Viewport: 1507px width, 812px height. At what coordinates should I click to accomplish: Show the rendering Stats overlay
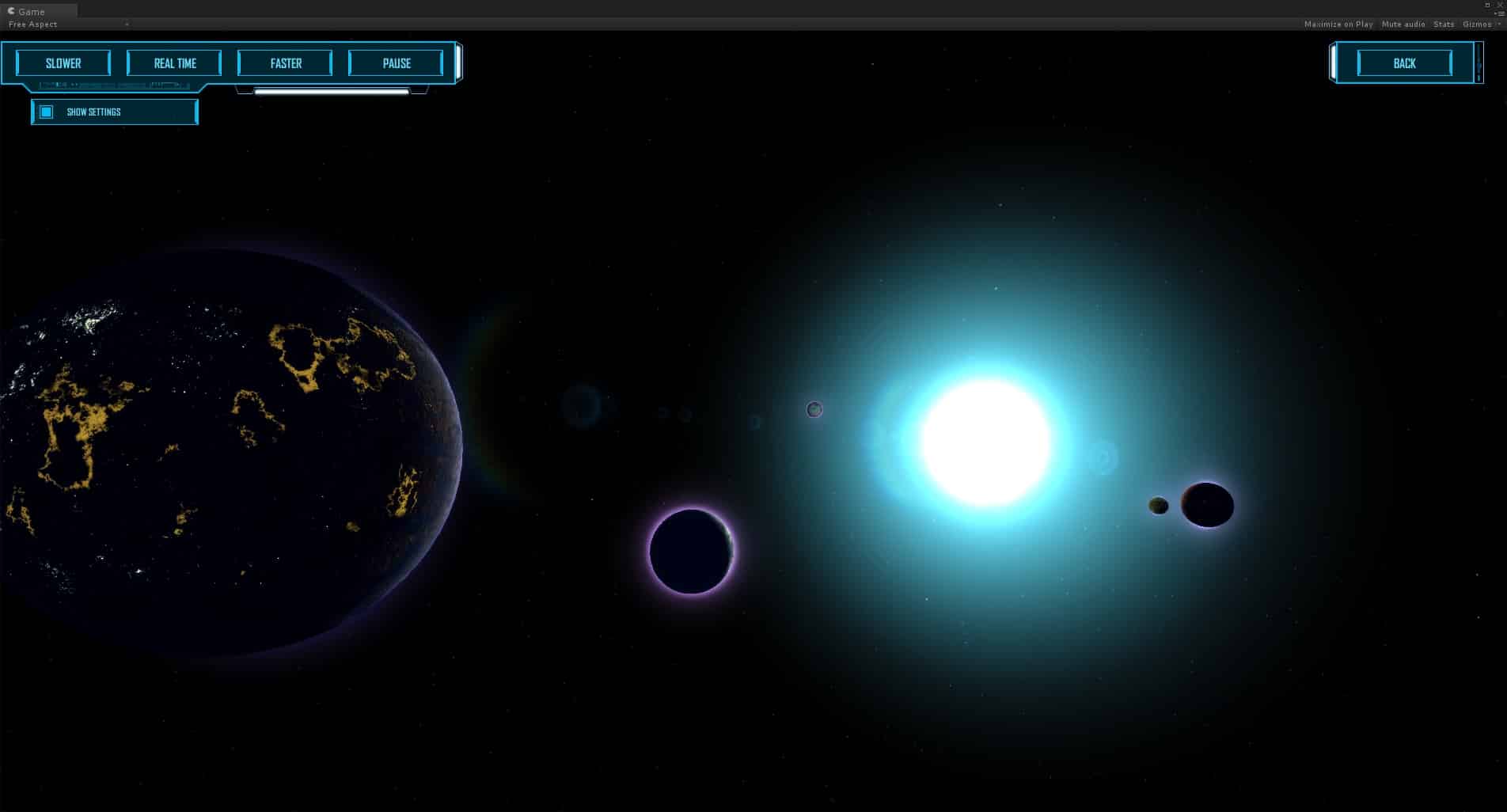click(x=1443, y=24)
